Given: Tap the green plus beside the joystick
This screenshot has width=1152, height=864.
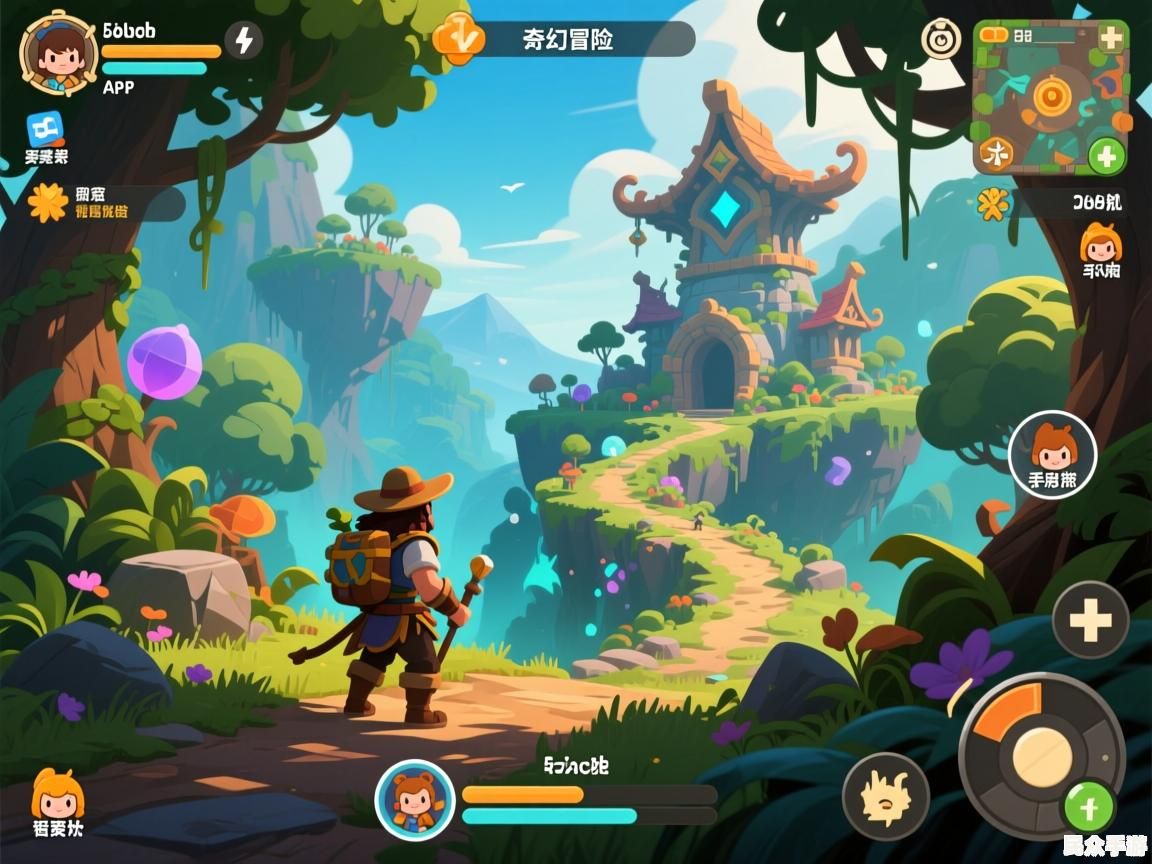Looking at the screenshot, I should pos(1089,805).
